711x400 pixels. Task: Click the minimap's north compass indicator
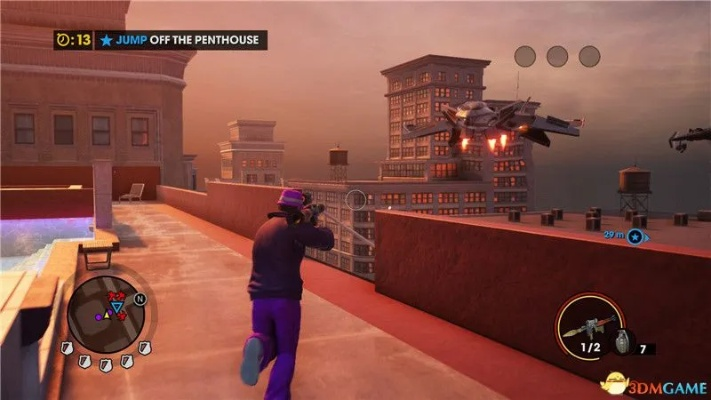coord(139,298)
